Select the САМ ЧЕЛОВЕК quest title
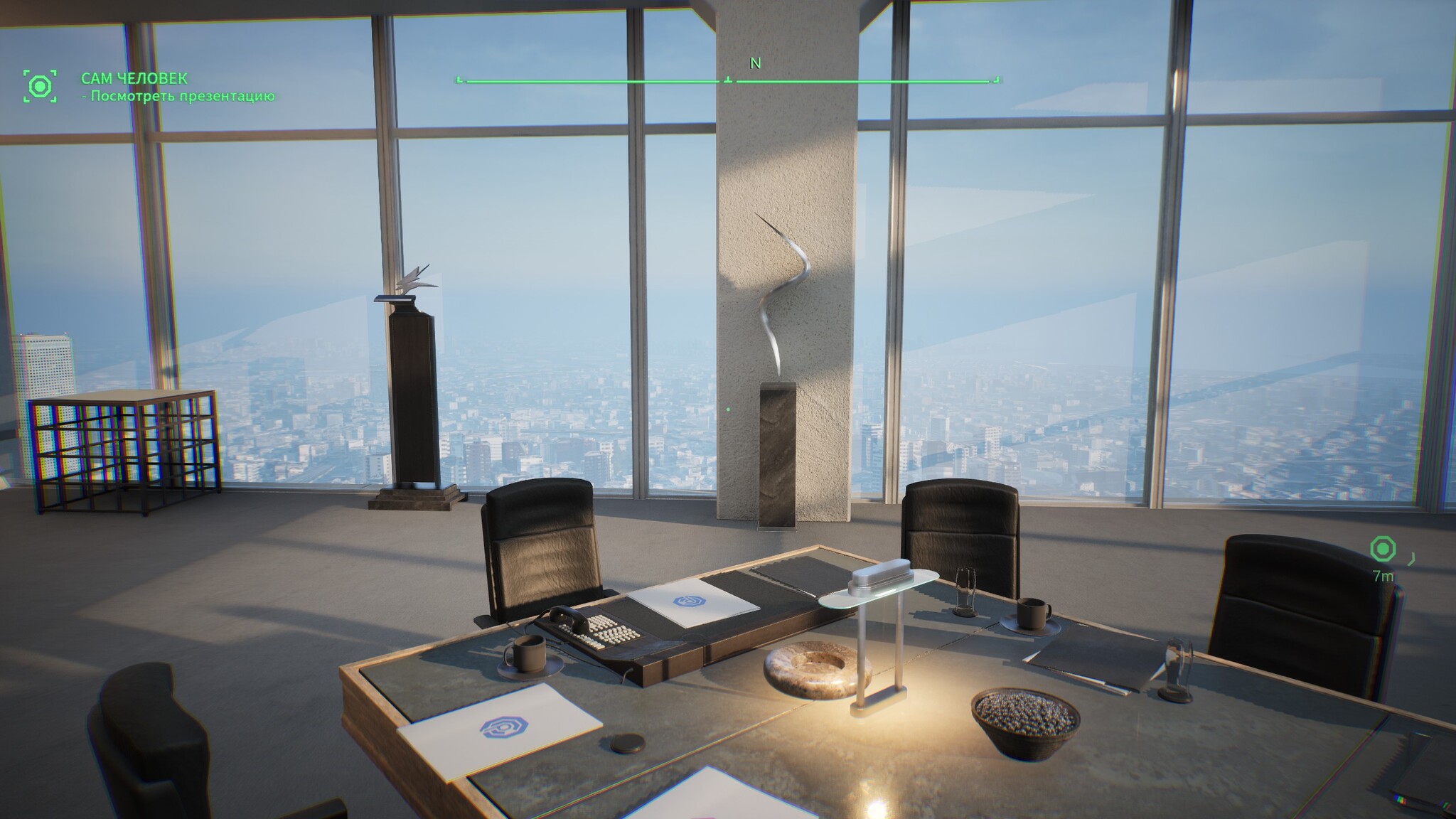 point(134,78)
